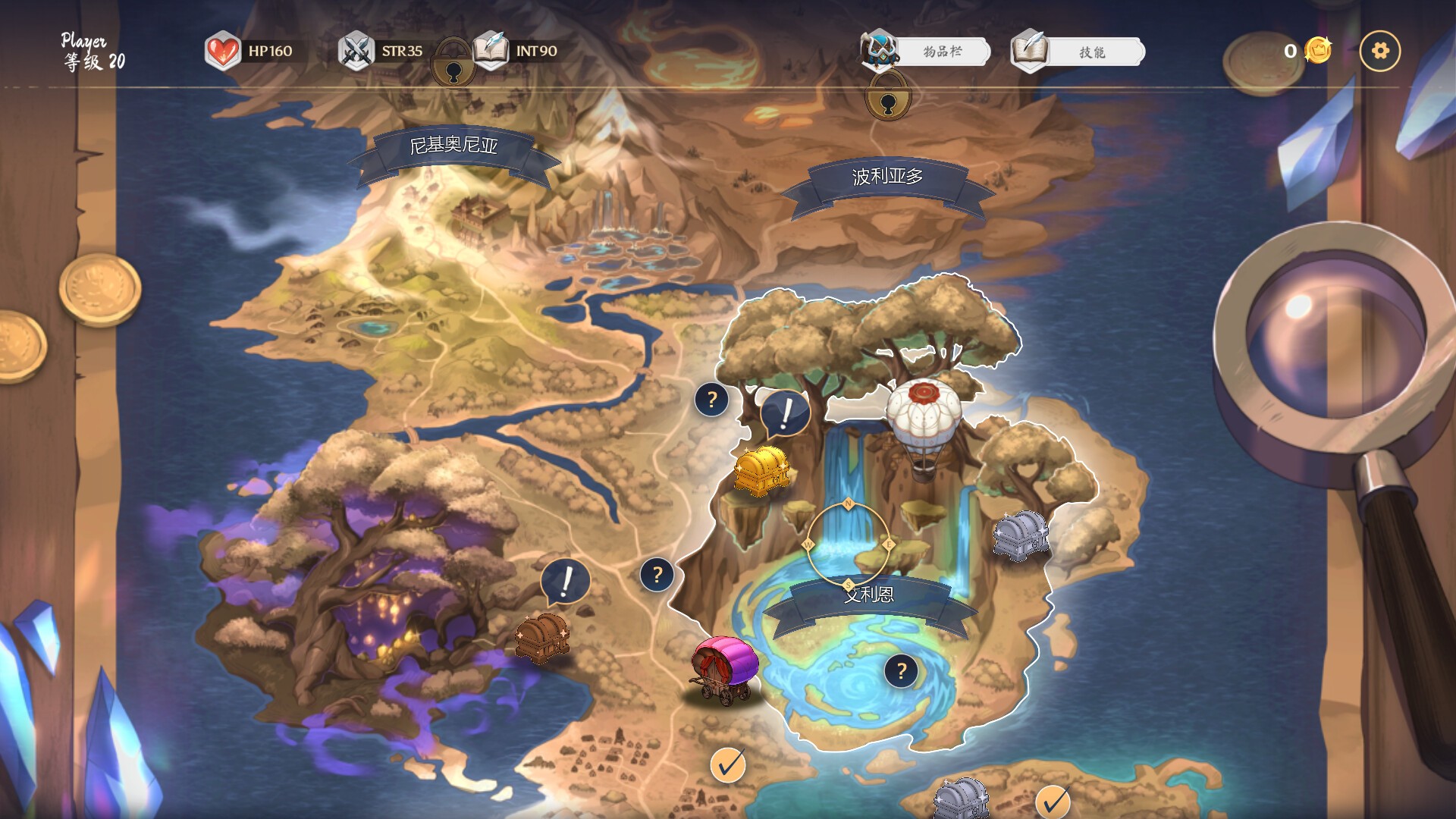This screenshot has height=819, width=1456.
Task: Open the 物品栏 inventory panel
Action: coord(940,52)
